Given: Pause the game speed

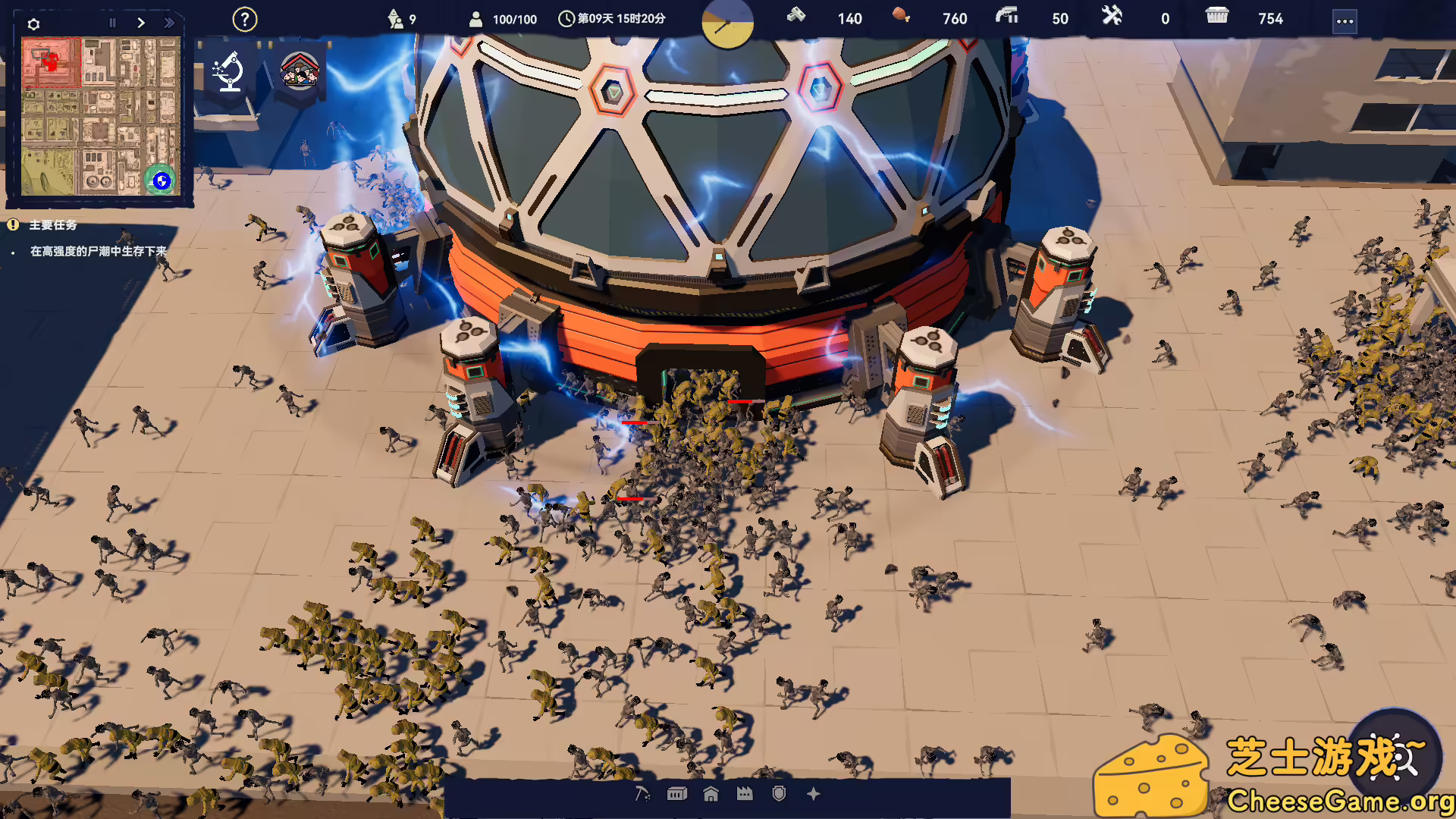Looking at the screenshot, I should pos(112,23).
